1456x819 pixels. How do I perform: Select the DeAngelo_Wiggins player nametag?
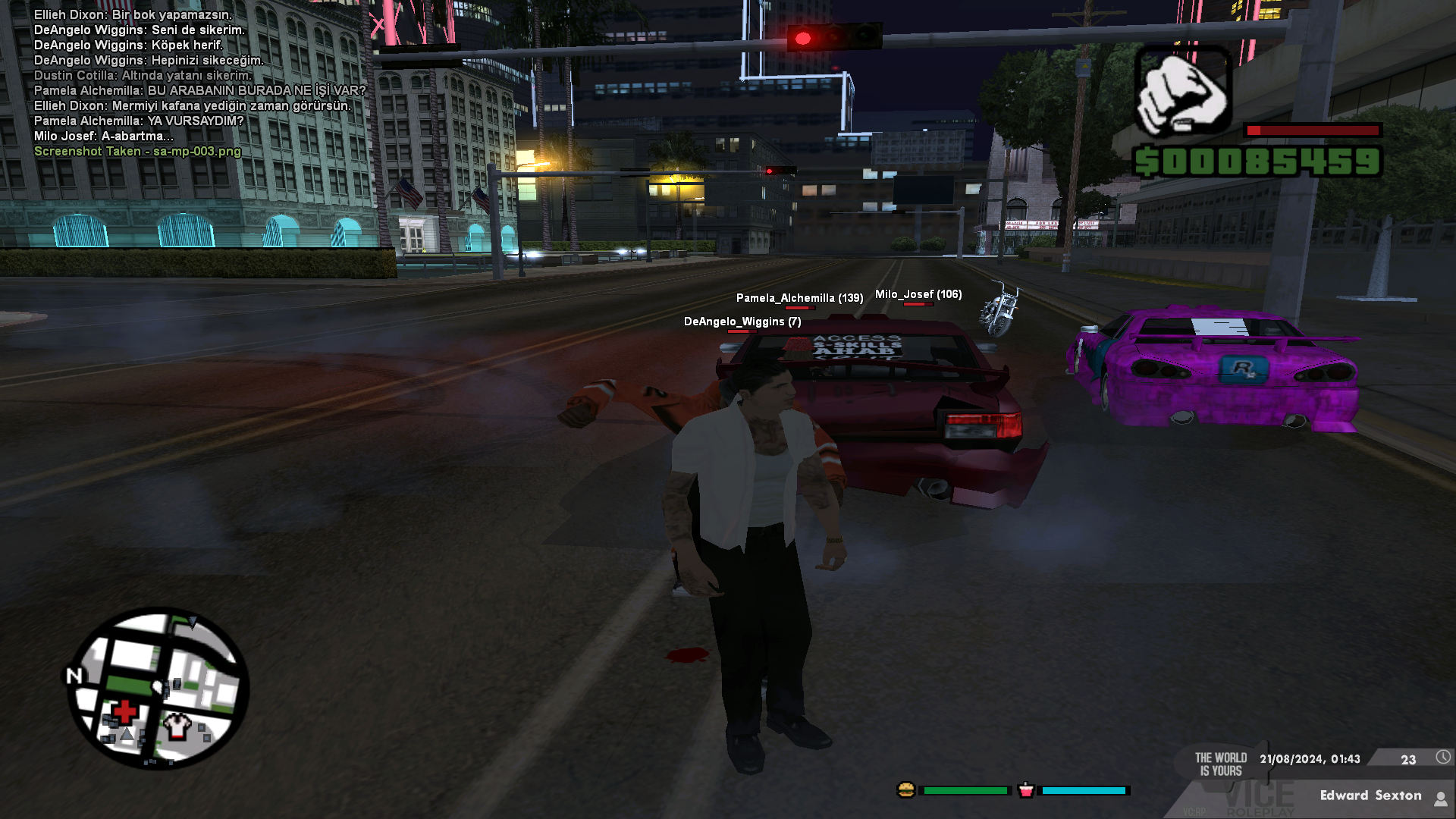pos(742,322)
